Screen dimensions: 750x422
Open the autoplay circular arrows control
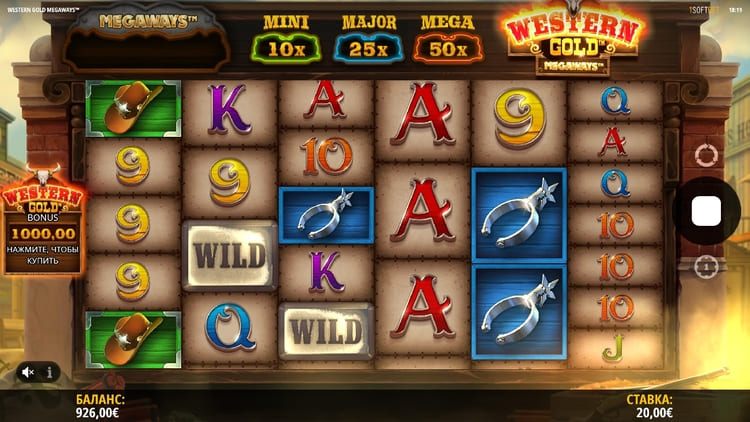pyautogui.click(x=706, y=156)
